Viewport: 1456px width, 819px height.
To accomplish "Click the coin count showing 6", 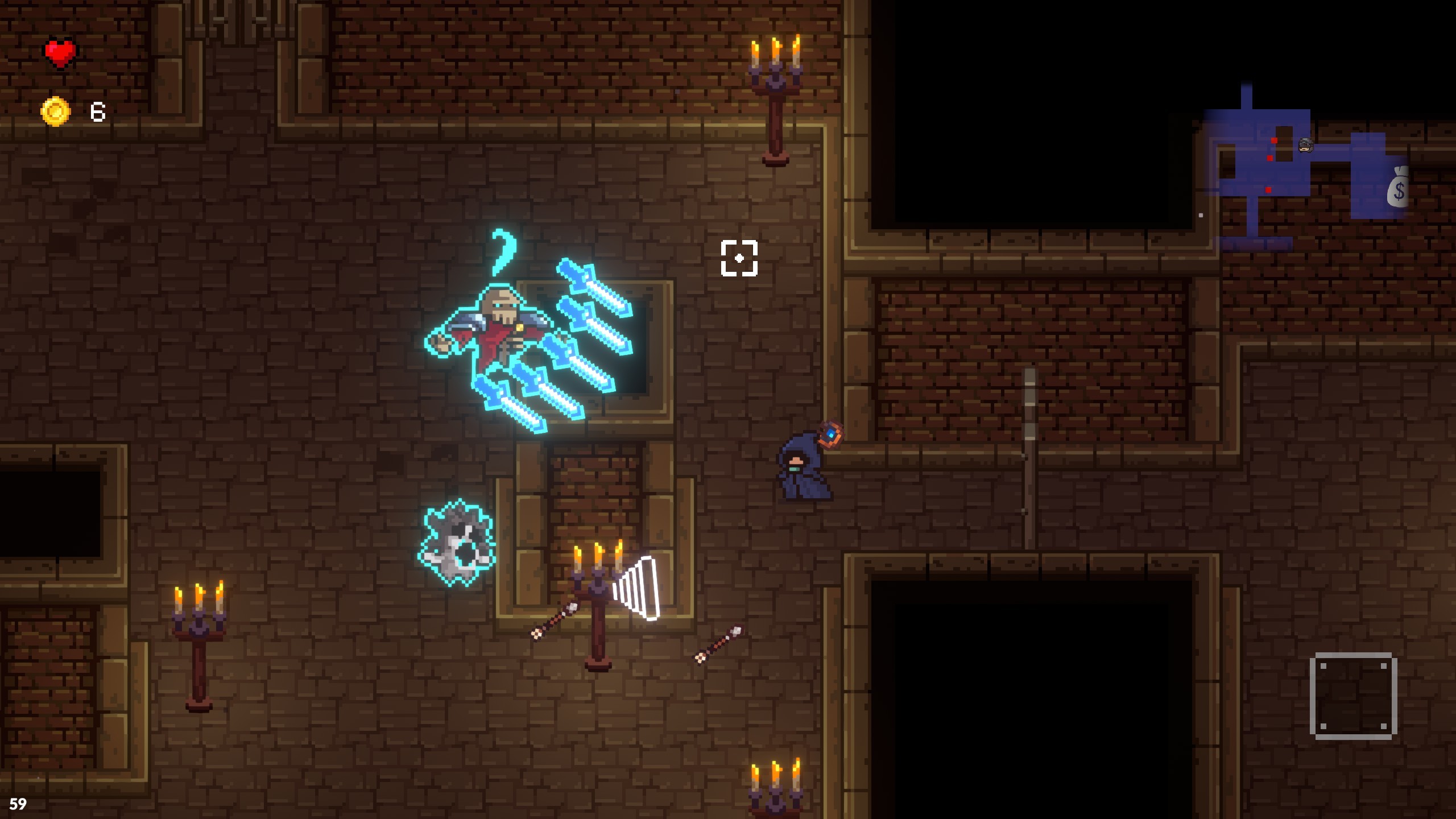I will tap(98, 112).
